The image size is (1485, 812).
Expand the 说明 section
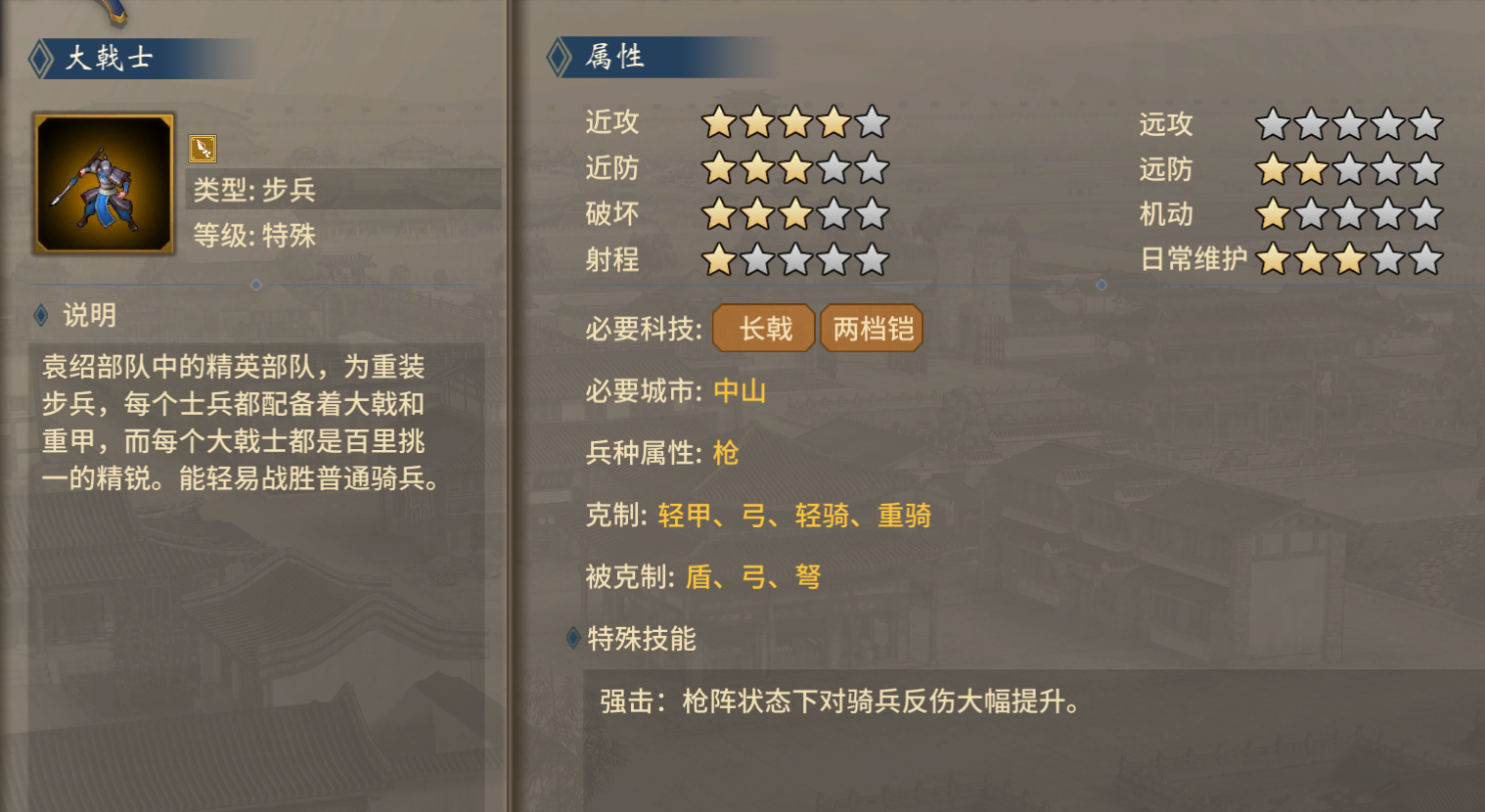pos(90,316)
